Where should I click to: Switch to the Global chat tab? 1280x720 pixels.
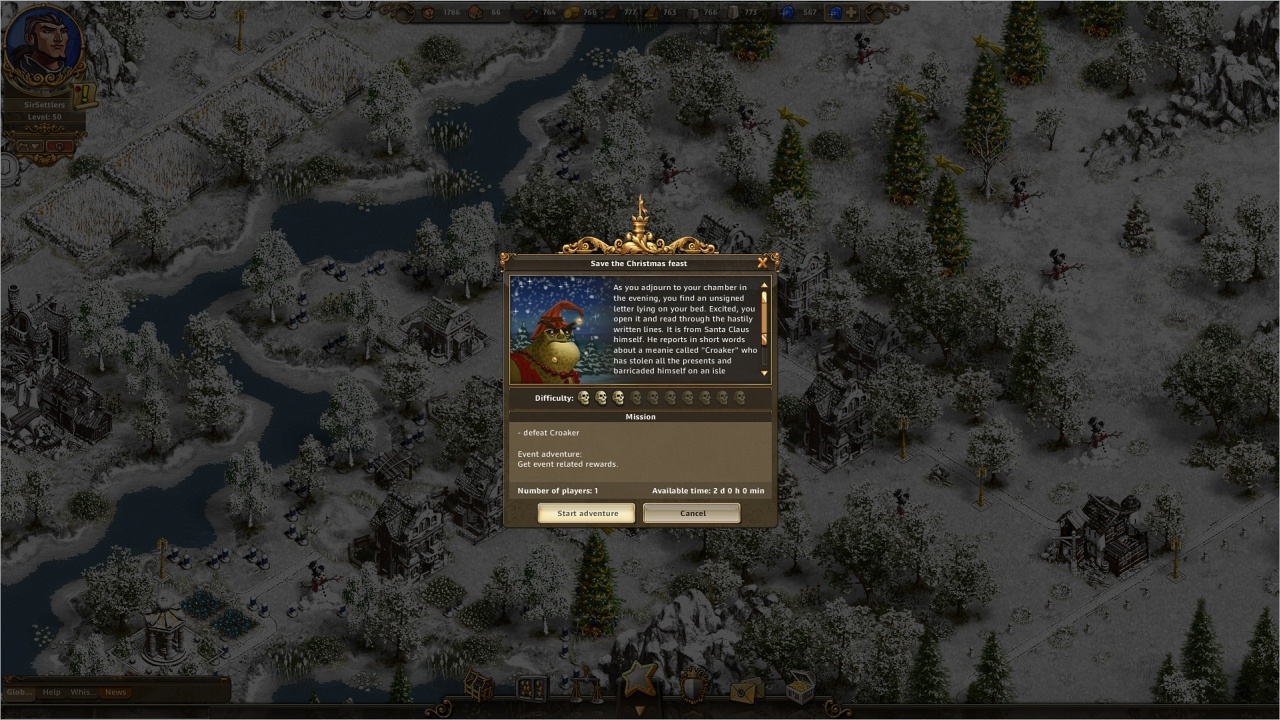coord(19,692)
